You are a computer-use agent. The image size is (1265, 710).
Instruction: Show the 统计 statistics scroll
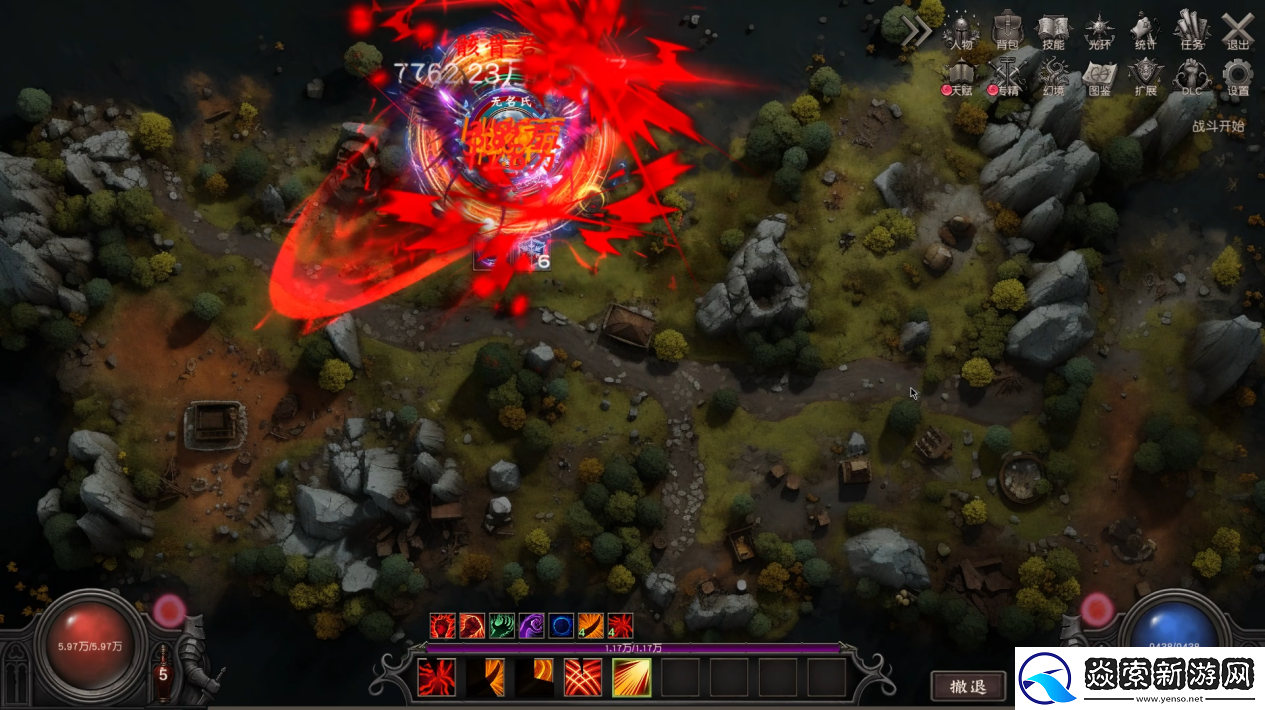coord(1146,30)
